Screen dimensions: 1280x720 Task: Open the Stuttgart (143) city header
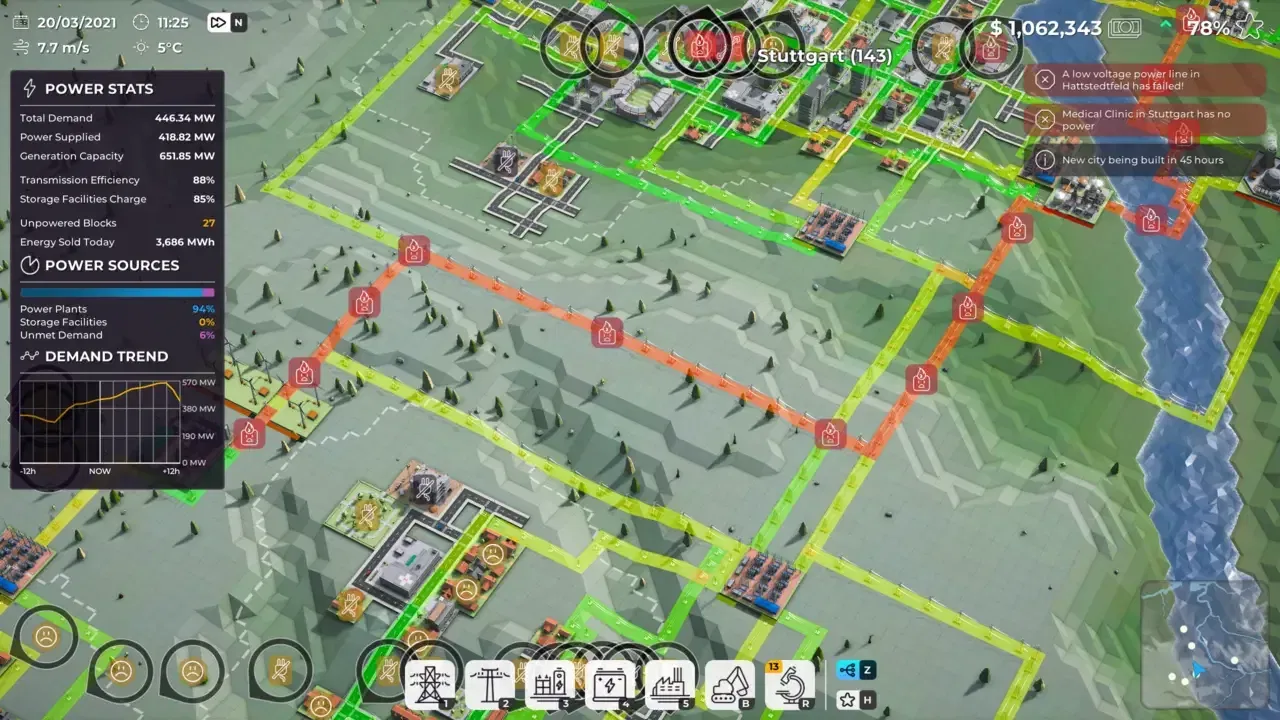824,57
